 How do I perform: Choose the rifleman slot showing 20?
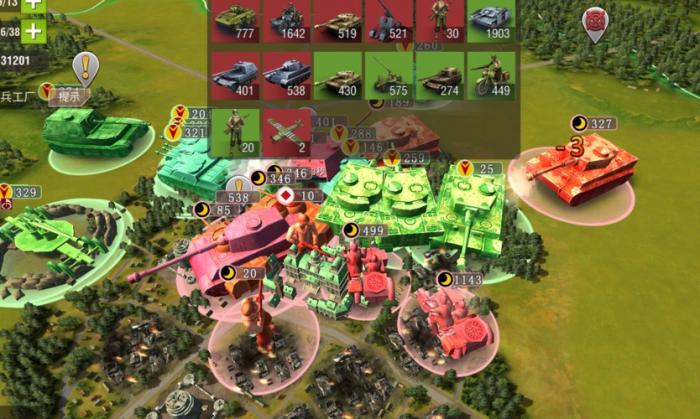tap(234, 131)
